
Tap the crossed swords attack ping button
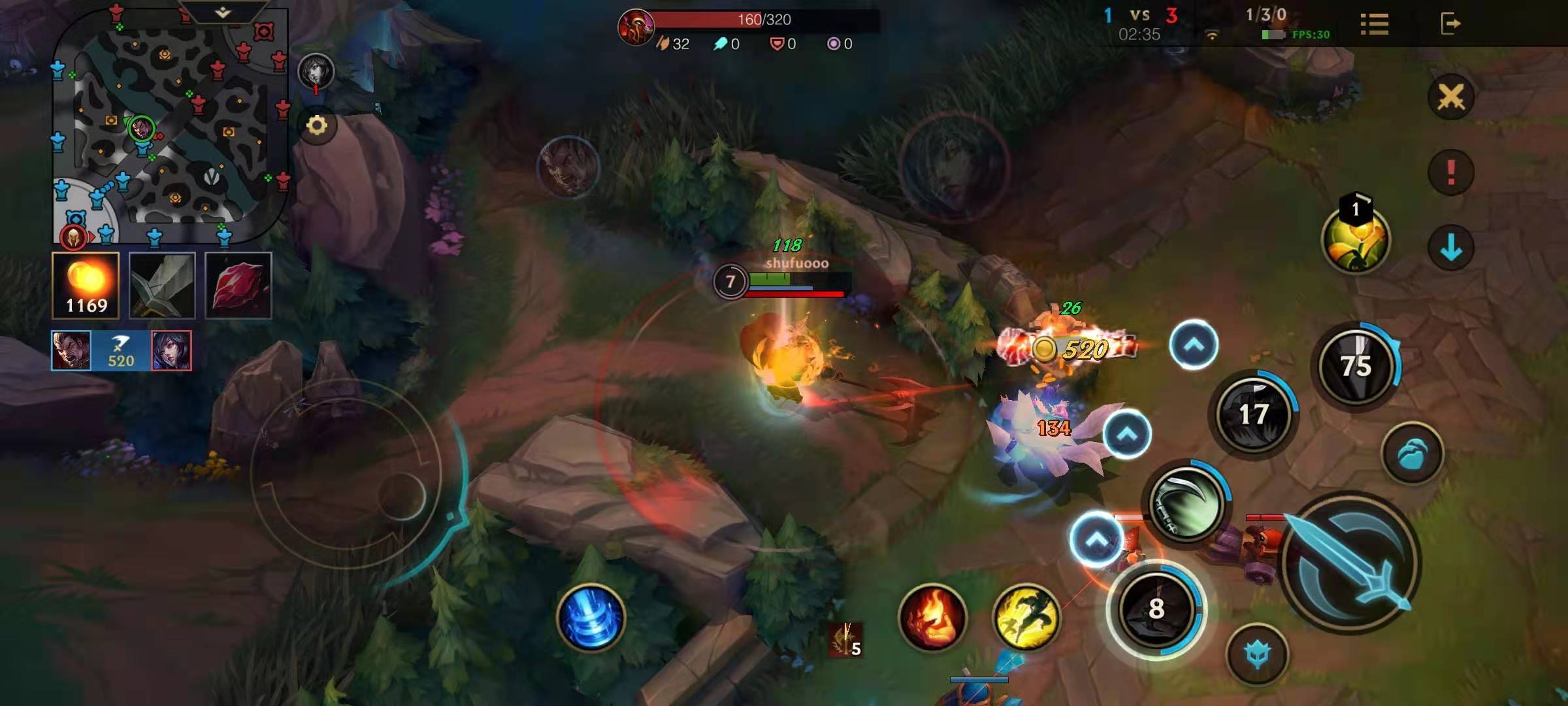pos(1450,98)
